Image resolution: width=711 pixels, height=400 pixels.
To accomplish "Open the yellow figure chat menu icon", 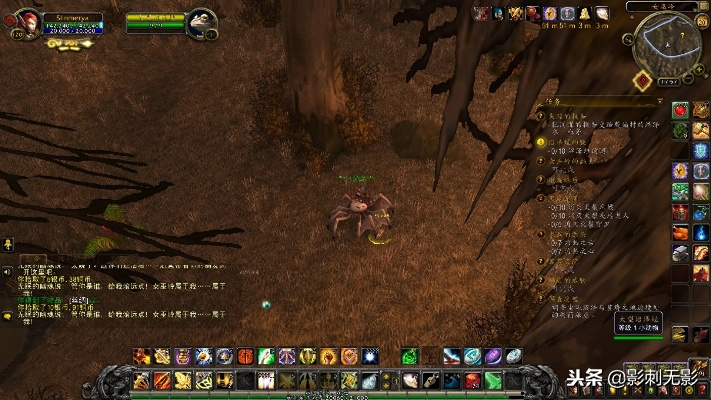I will coord(8,244).
